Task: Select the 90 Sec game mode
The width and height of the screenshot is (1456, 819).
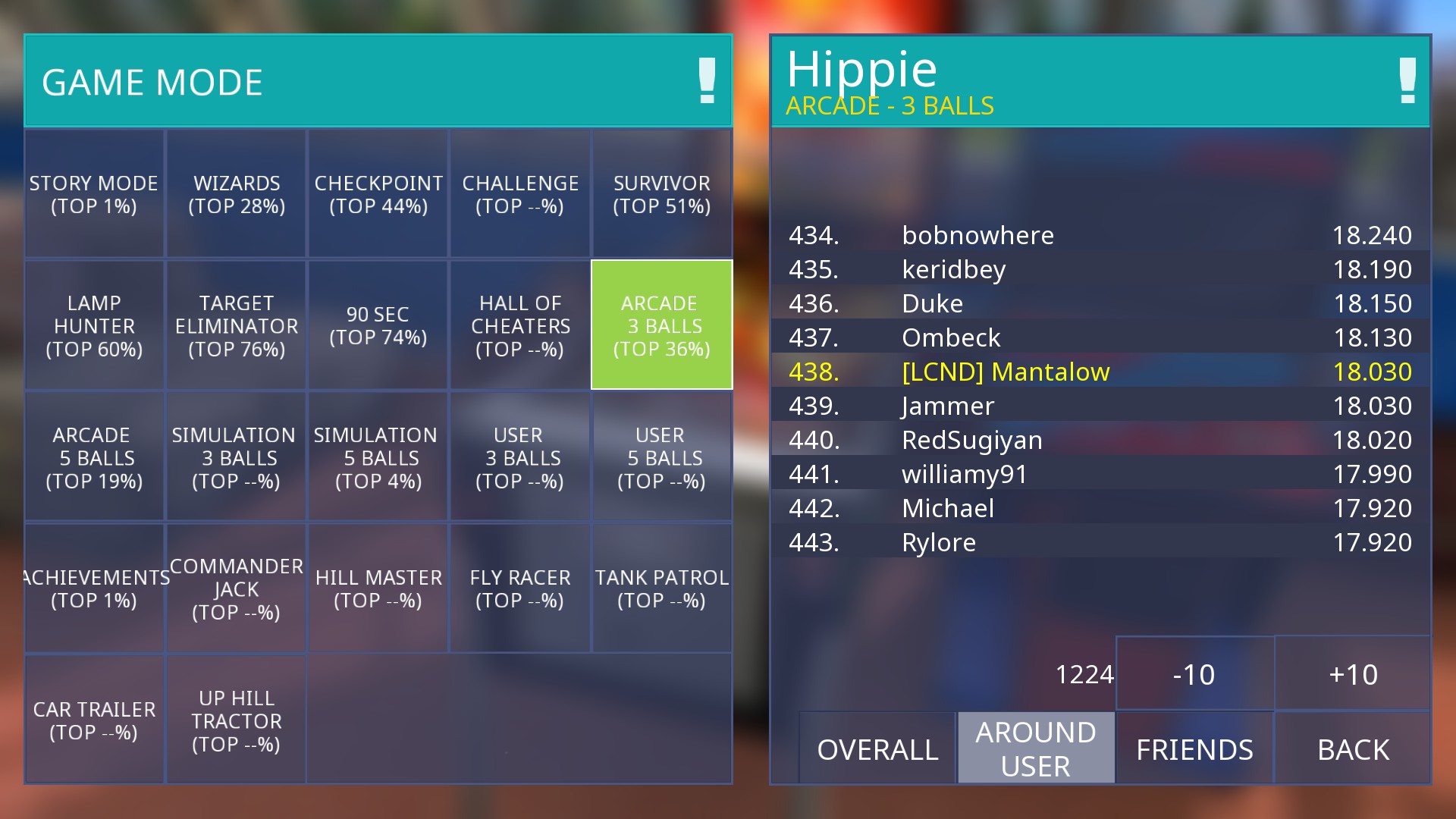Action: (x=378, y=325)
